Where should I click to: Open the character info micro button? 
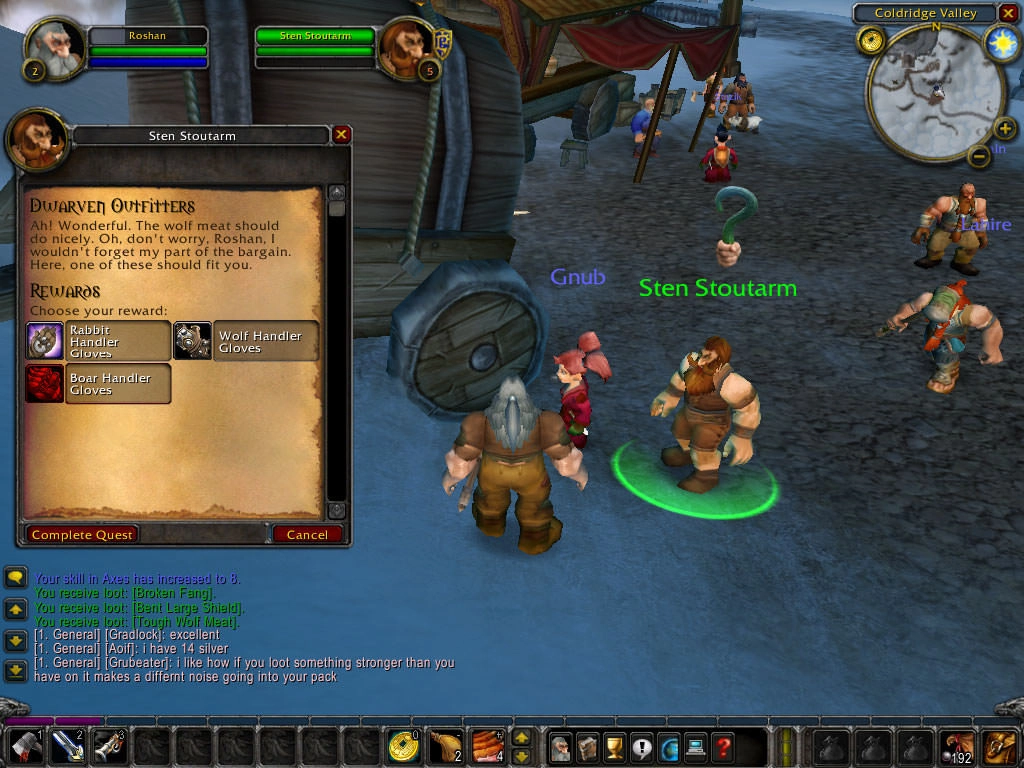pos(561,746)
